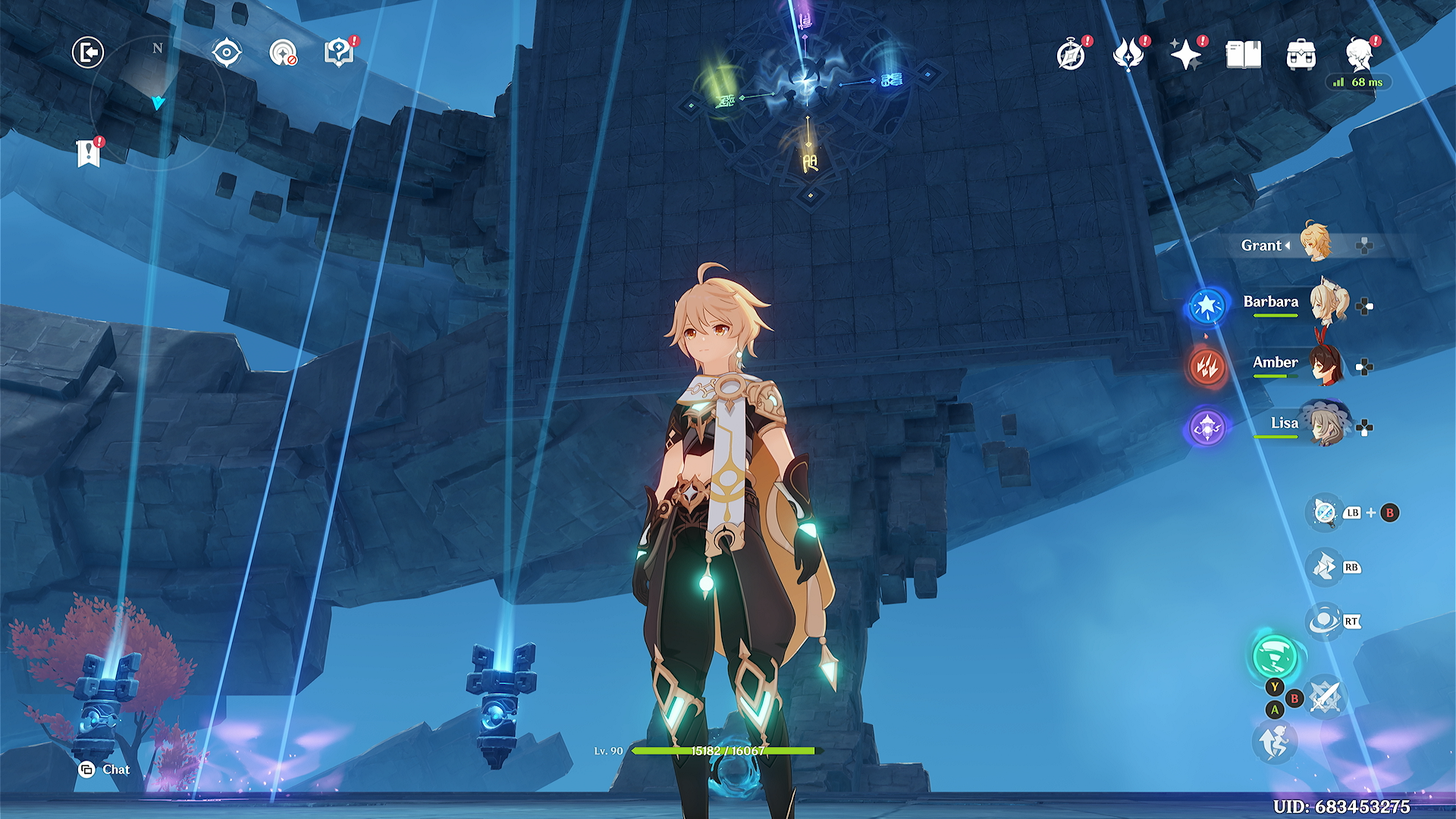Activate the green anemo elemental skill

coord(1275,656)
